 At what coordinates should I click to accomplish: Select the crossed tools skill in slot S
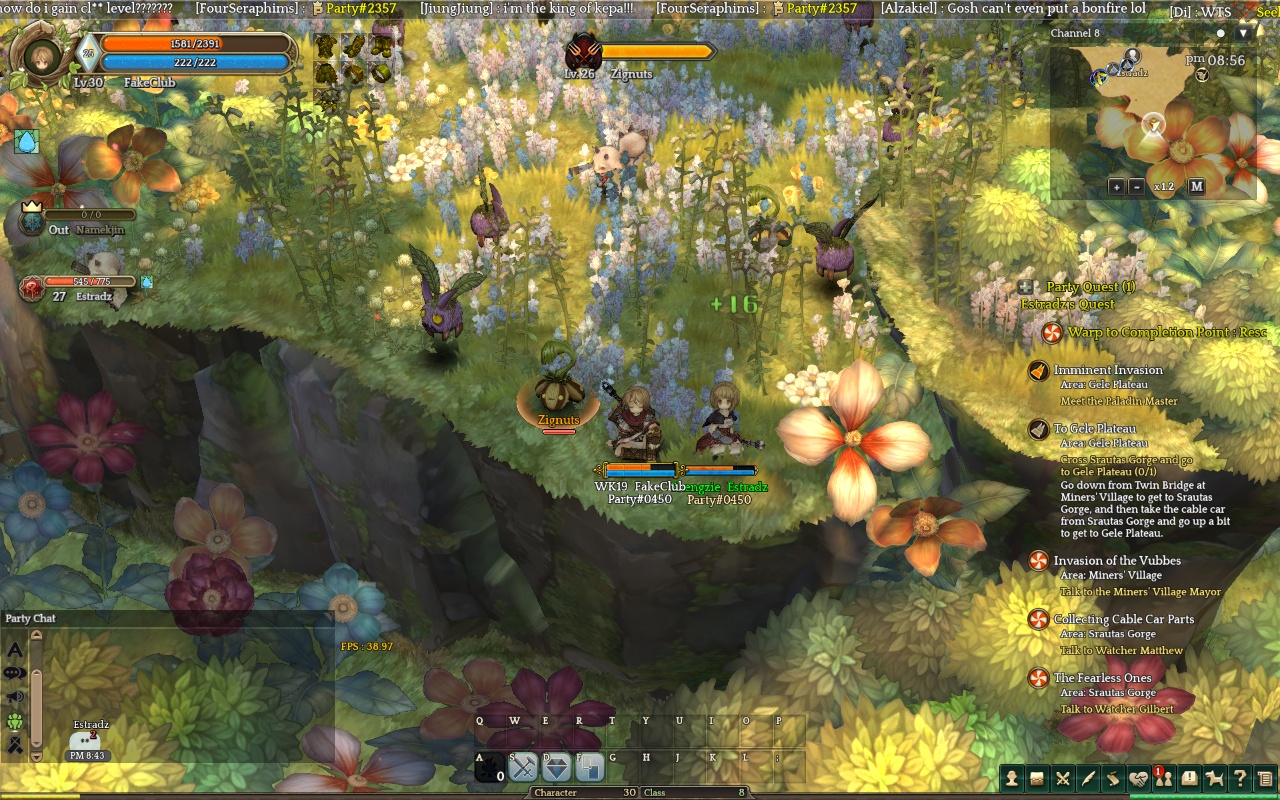click(x=523, y=767)
